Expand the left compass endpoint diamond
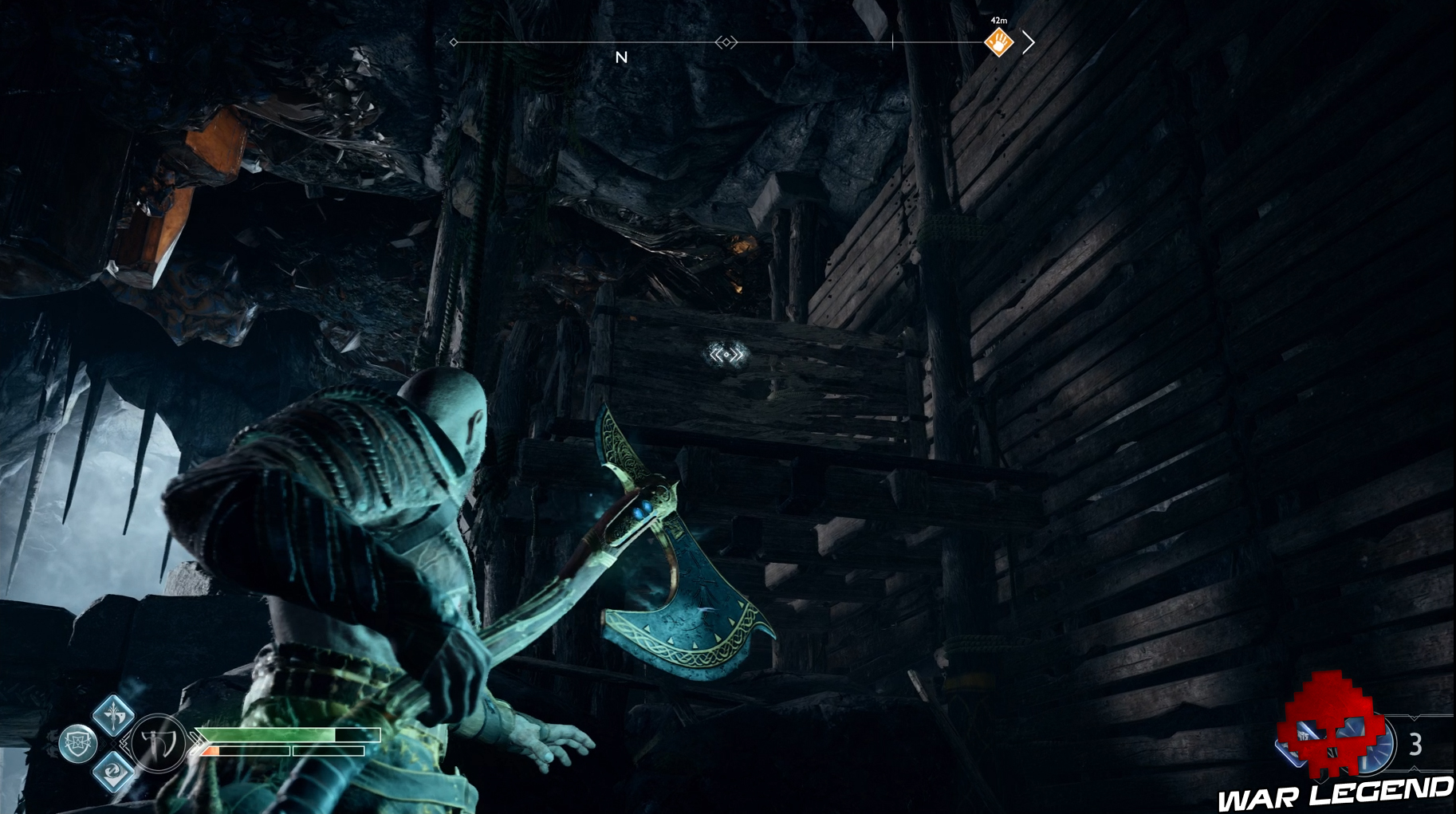 (454, 42)
